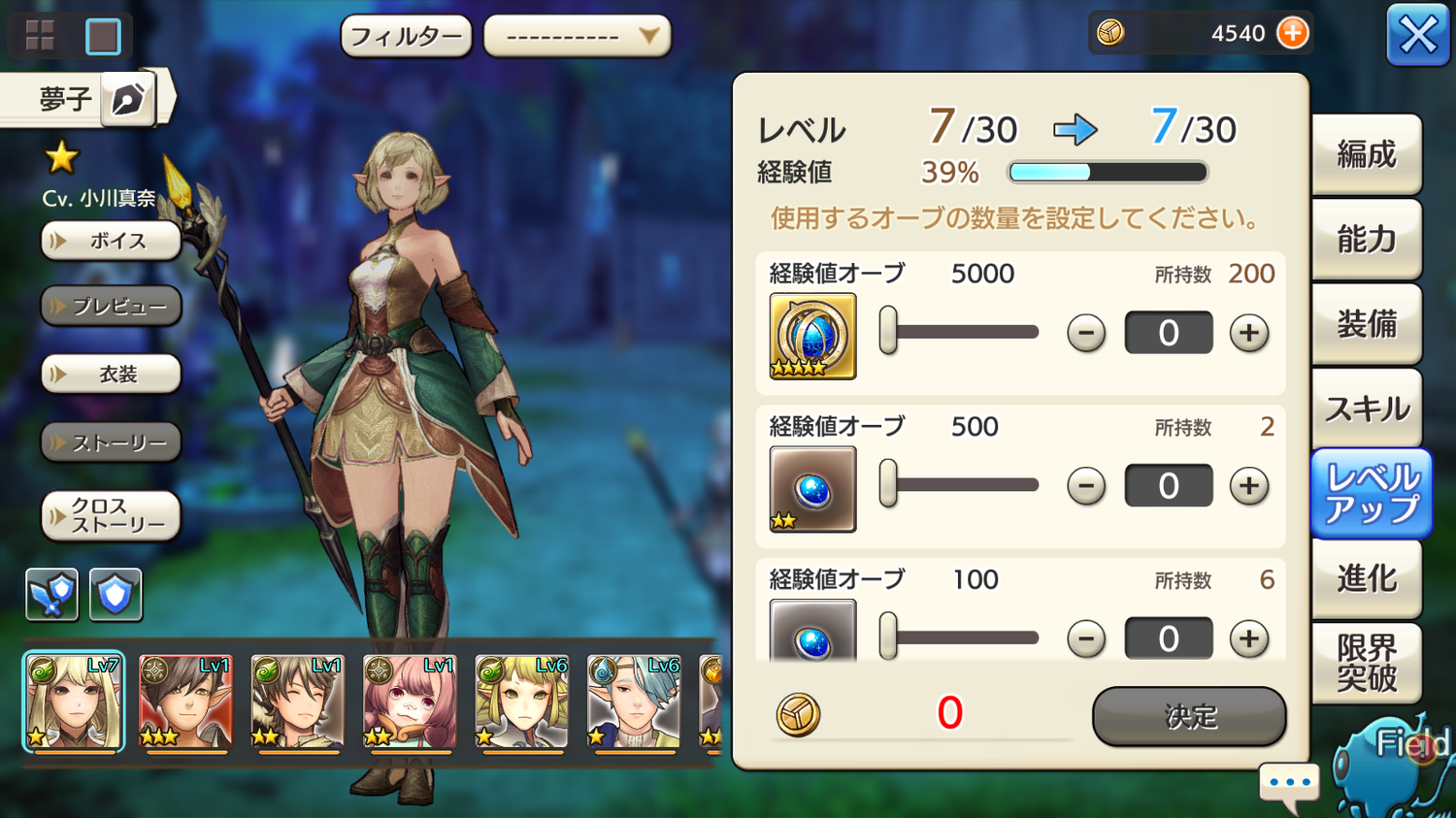Screen dimensions: 1456x818
Task: Select the Lv1 pink-haired character portrait
Action: (x=409, y=702)
